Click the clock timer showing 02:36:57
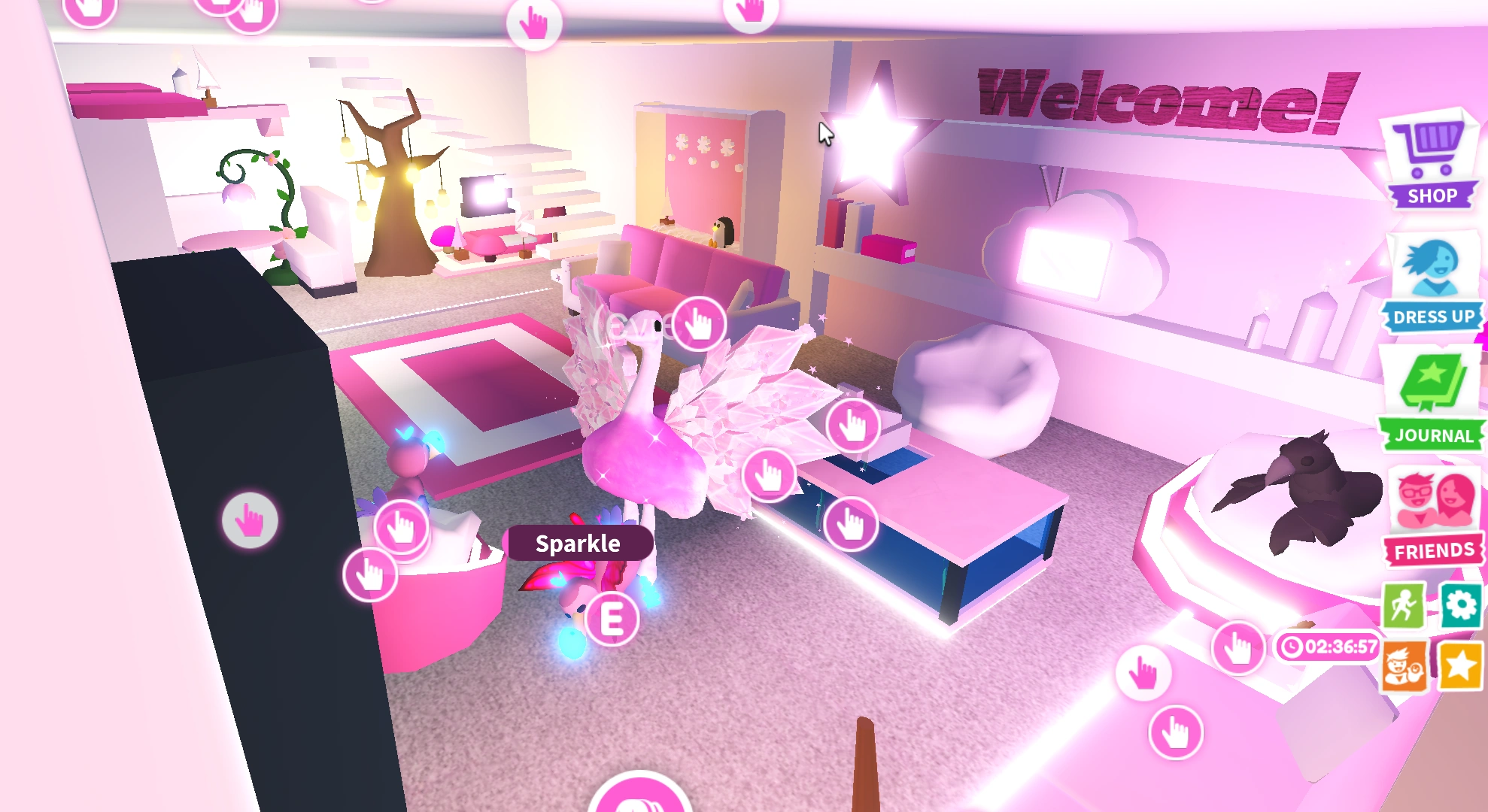The height and width of the screenshot is (812, 1488). tap(1329, 645)
